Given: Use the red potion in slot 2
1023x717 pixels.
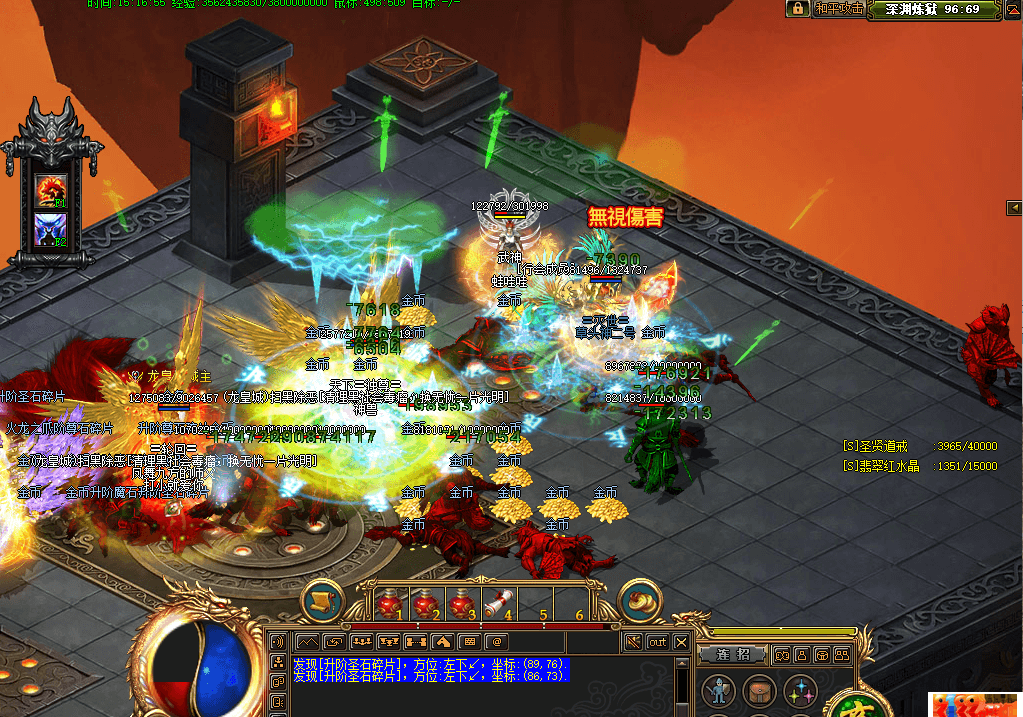Looking at the screenshot, I should pyautogui.click(x=425, y=604).
